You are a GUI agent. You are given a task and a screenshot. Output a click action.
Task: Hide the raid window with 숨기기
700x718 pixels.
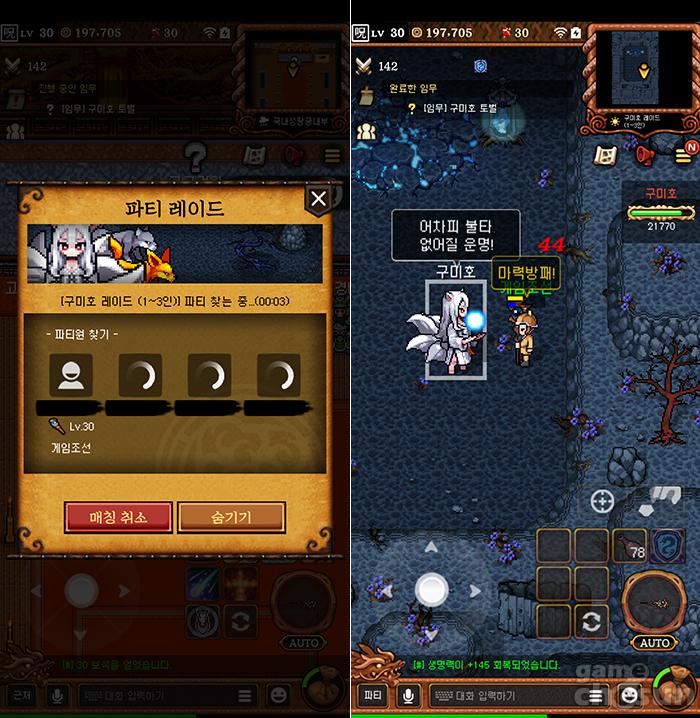231,517
